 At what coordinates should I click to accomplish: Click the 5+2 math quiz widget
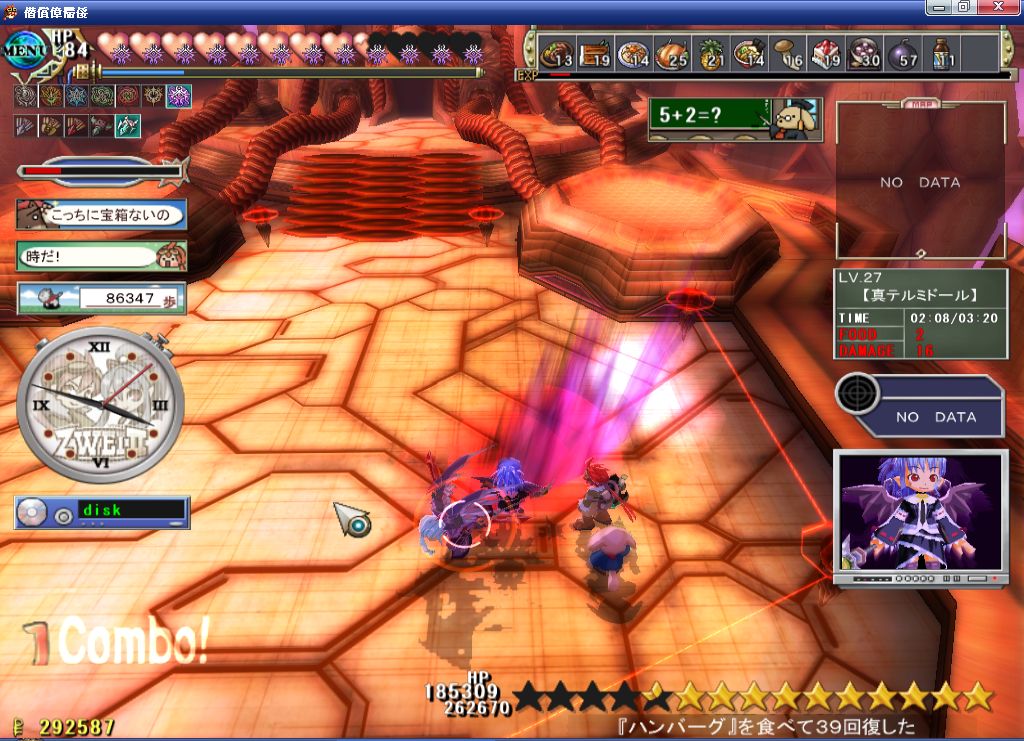tap(734, 119)
